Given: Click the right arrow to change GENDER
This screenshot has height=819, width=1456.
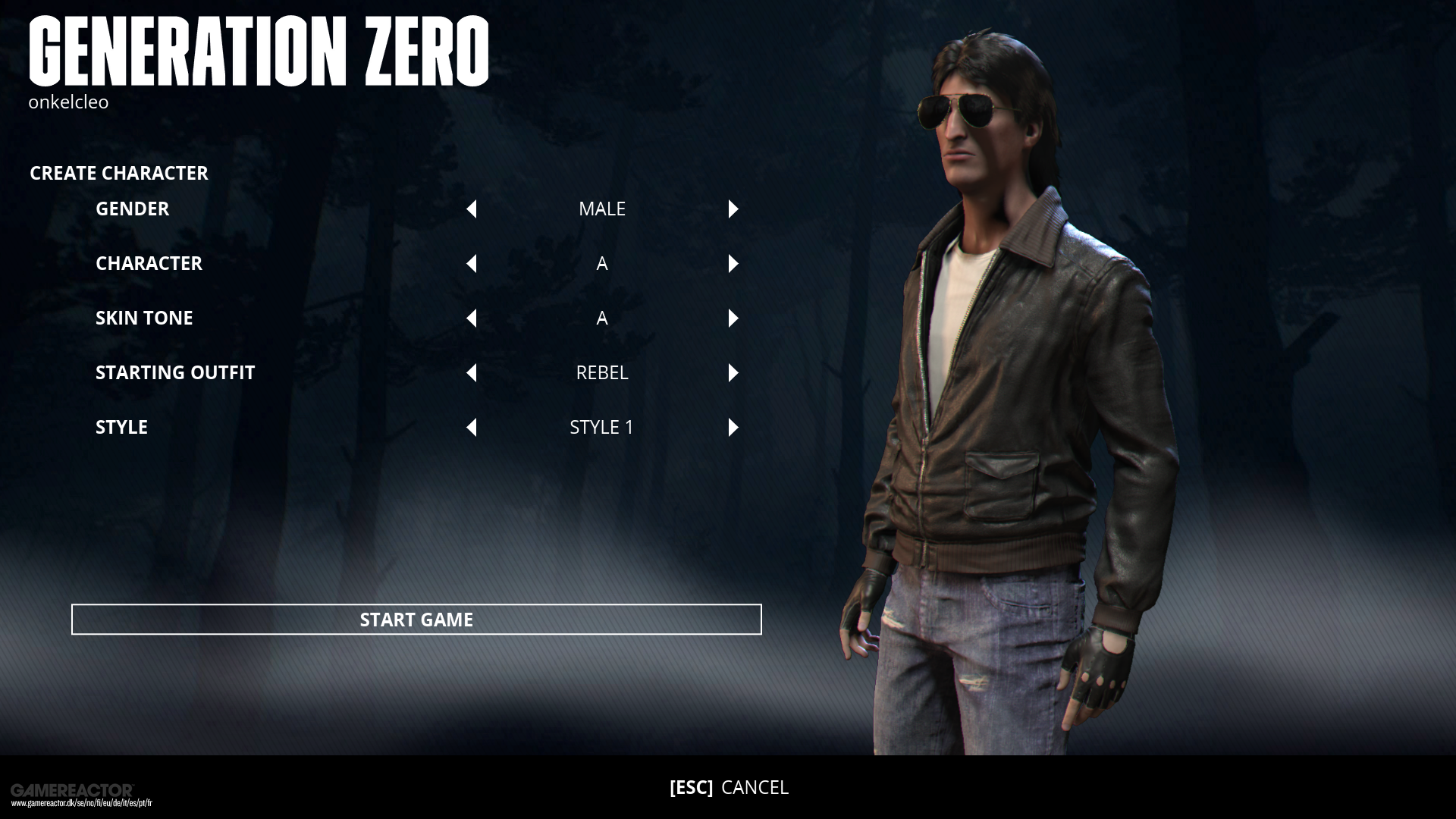Looking at the screenshot, I should 733,209.
